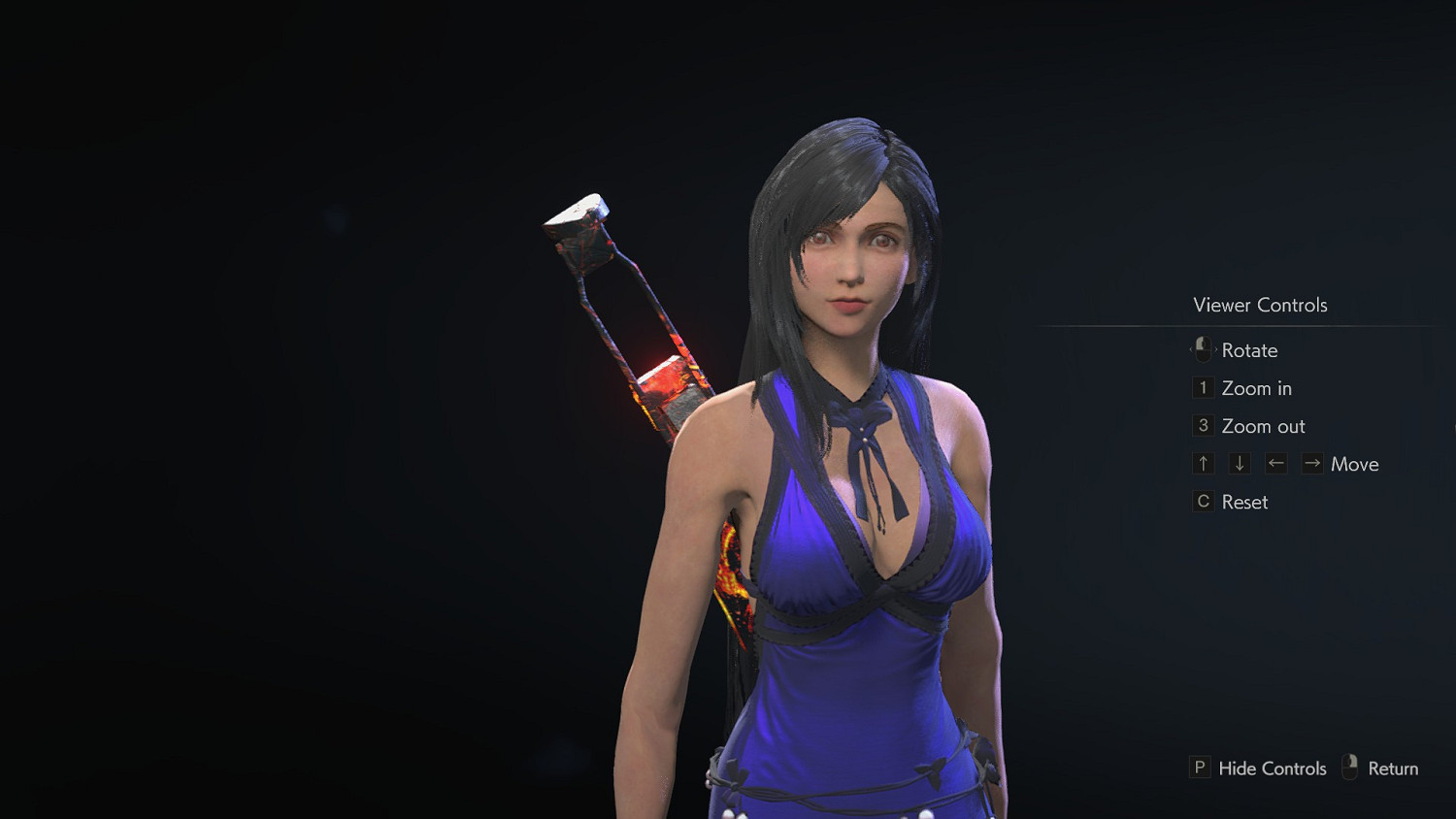Click the mouse Rotate control icon
This screenshot has height=819, width=1456.
pyautogui.click(x=1203, y=350)
